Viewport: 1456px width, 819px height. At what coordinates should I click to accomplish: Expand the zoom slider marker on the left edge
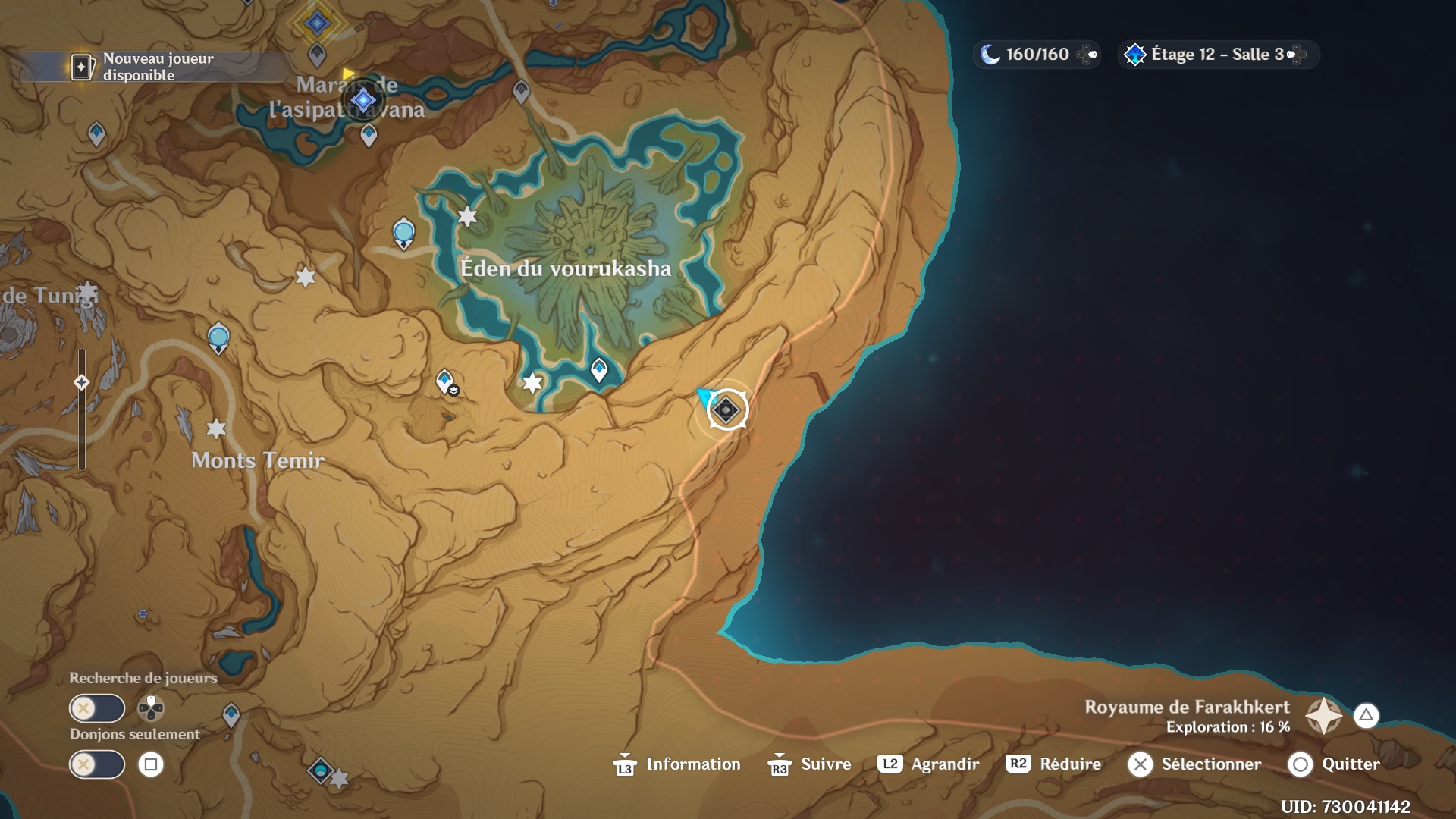(x=81, y=383)
